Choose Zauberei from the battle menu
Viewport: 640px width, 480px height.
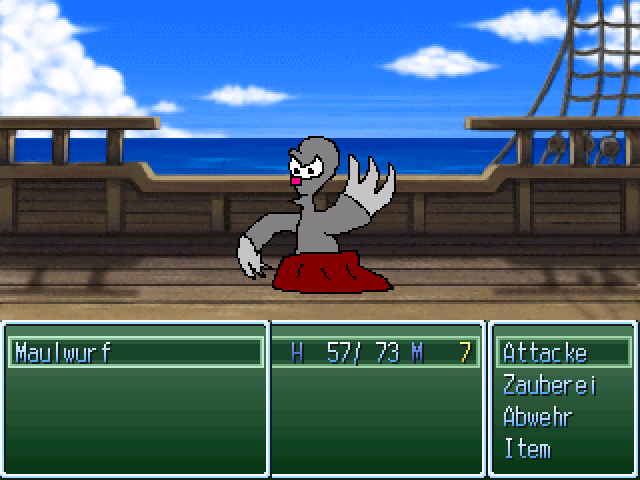click(x=549, y=385)
